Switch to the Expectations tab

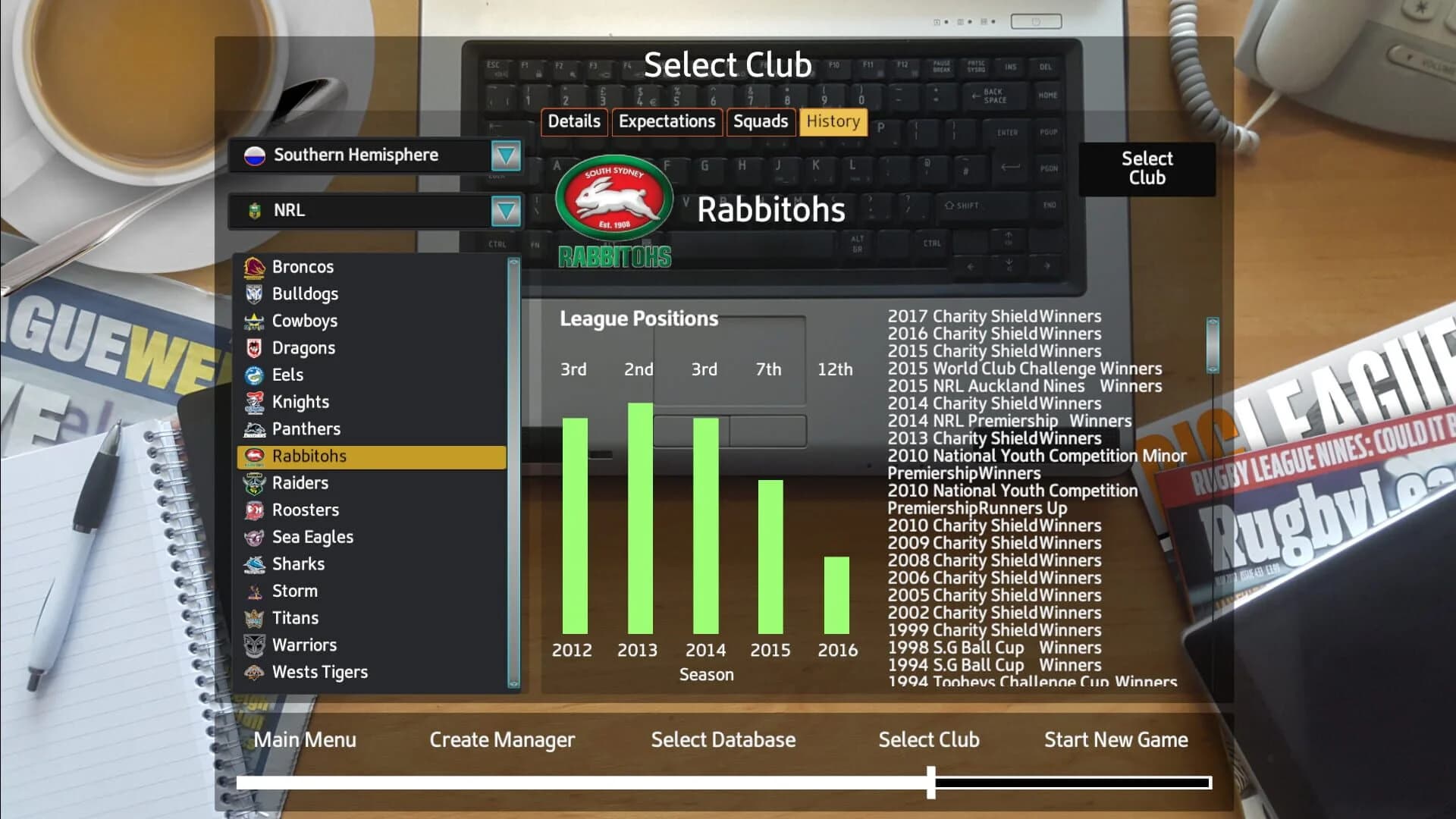click(x=667, y=121)
